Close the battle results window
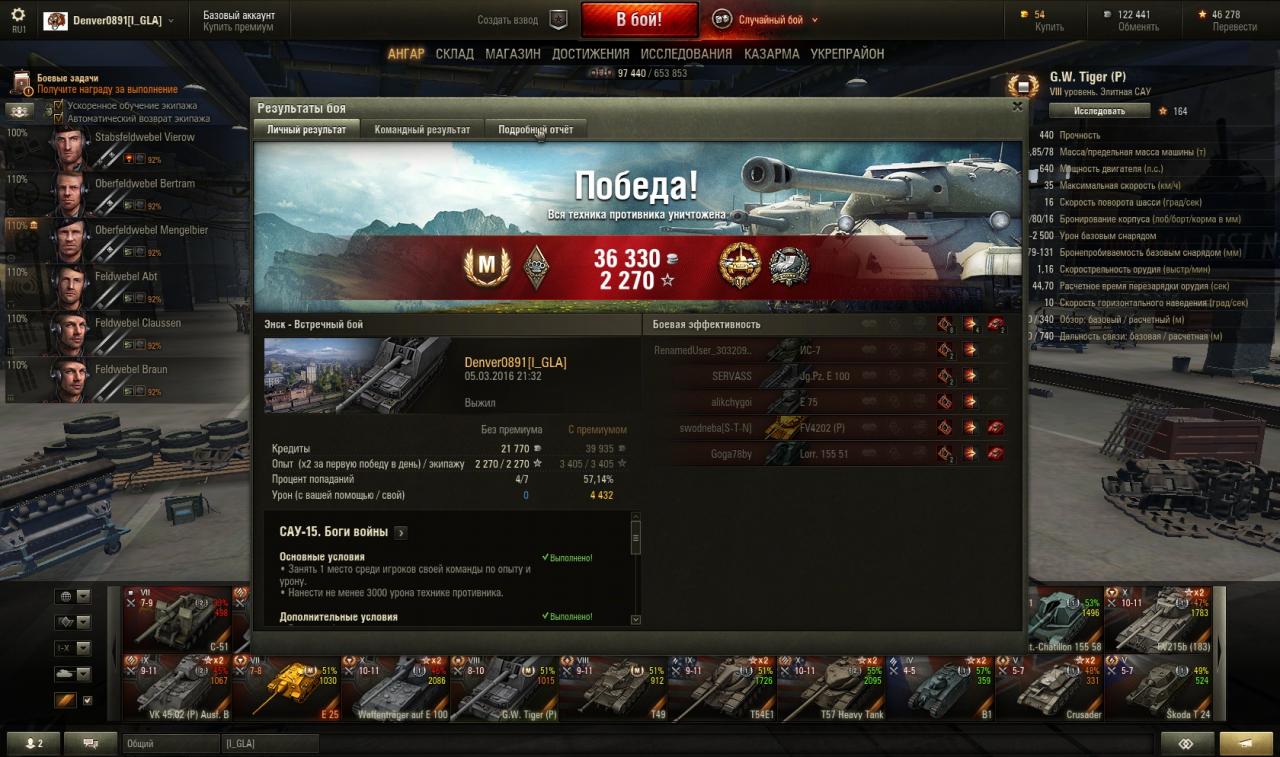The width and height of the screenshot is (1280, 757). tap(1017, 106)
